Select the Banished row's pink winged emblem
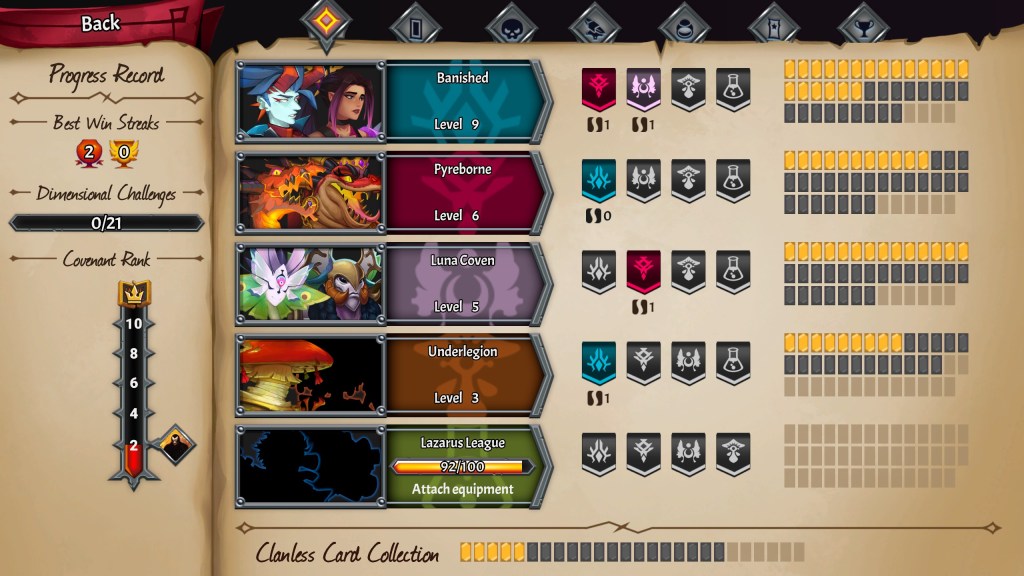Image resolution: width=1024 pixels, height=576 pixels. 644,88
